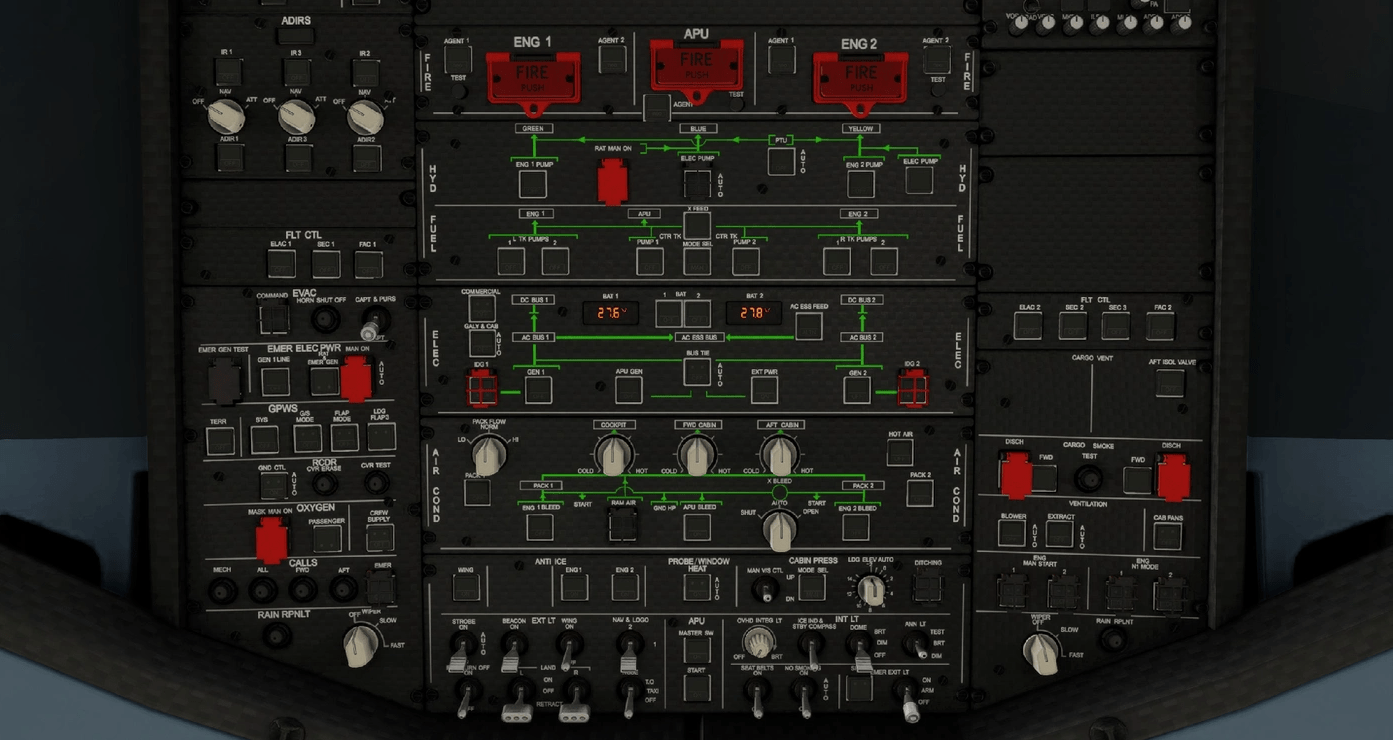Select the EXT PWR button
1393x740 pixels.
(764, 390)
